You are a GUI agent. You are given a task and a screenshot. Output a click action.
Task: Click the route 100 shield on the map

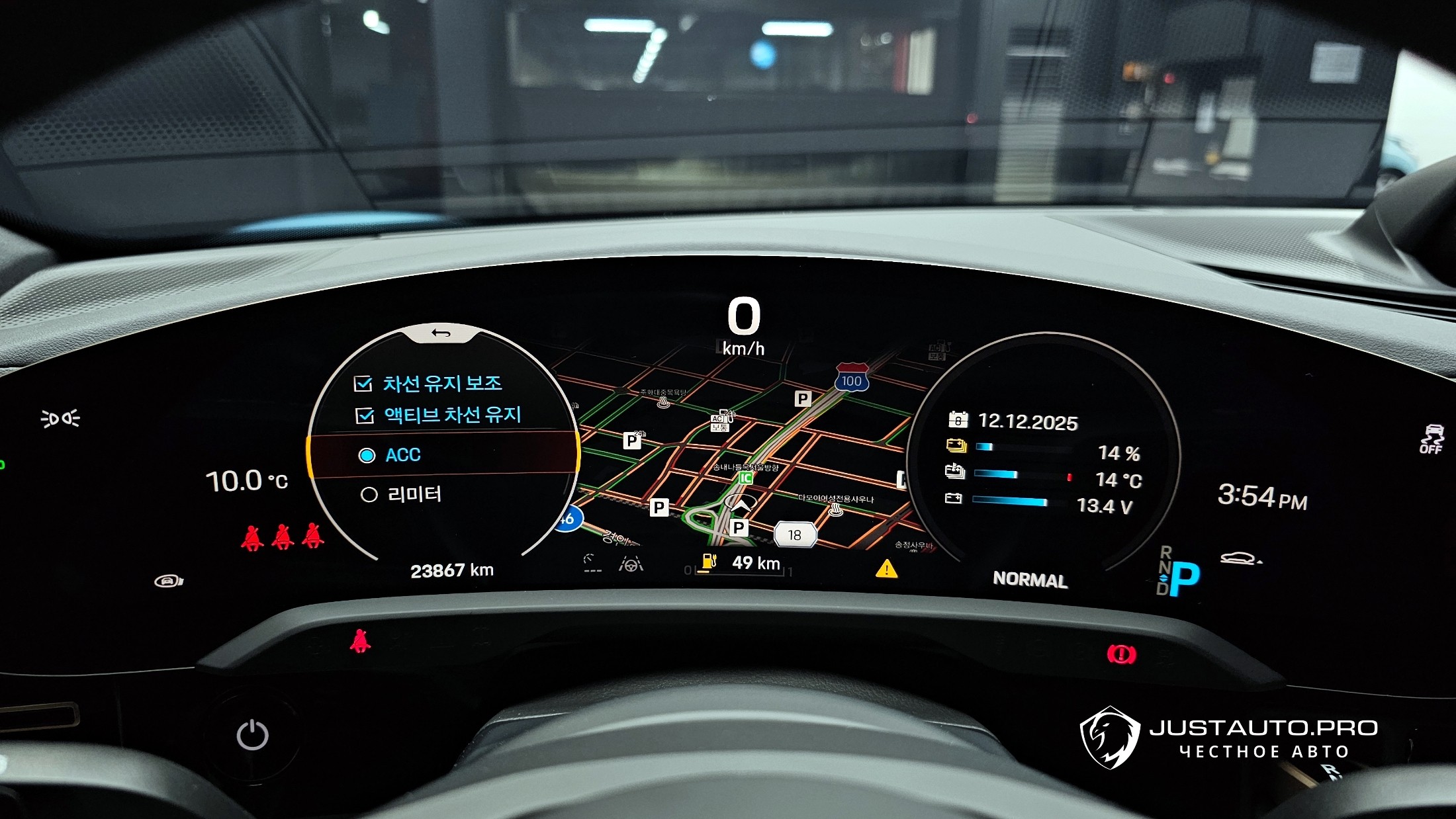point(851,378)
